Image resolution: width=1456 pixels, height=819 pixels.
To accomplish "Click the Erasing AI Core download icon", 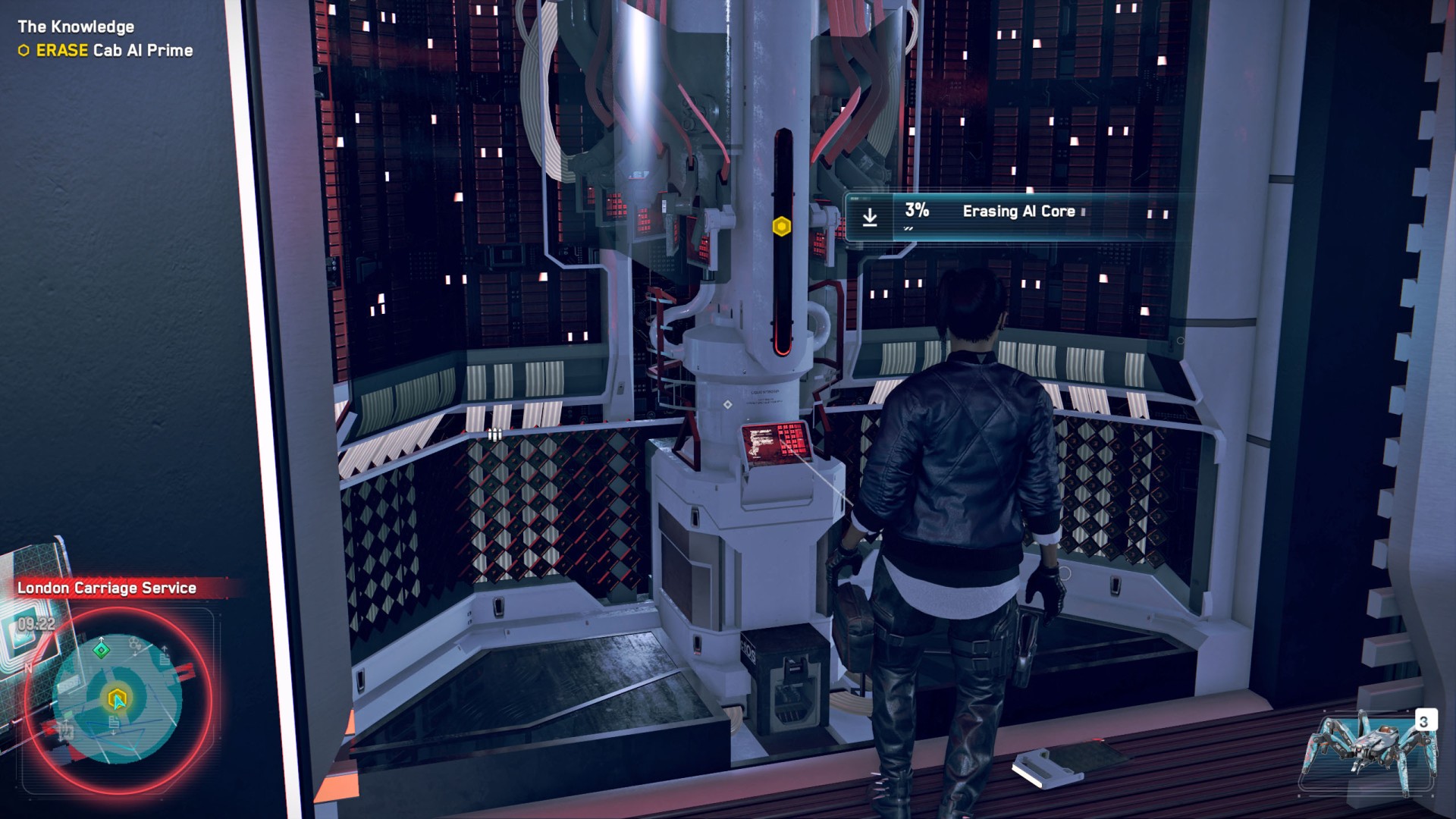I will (870, 218).
